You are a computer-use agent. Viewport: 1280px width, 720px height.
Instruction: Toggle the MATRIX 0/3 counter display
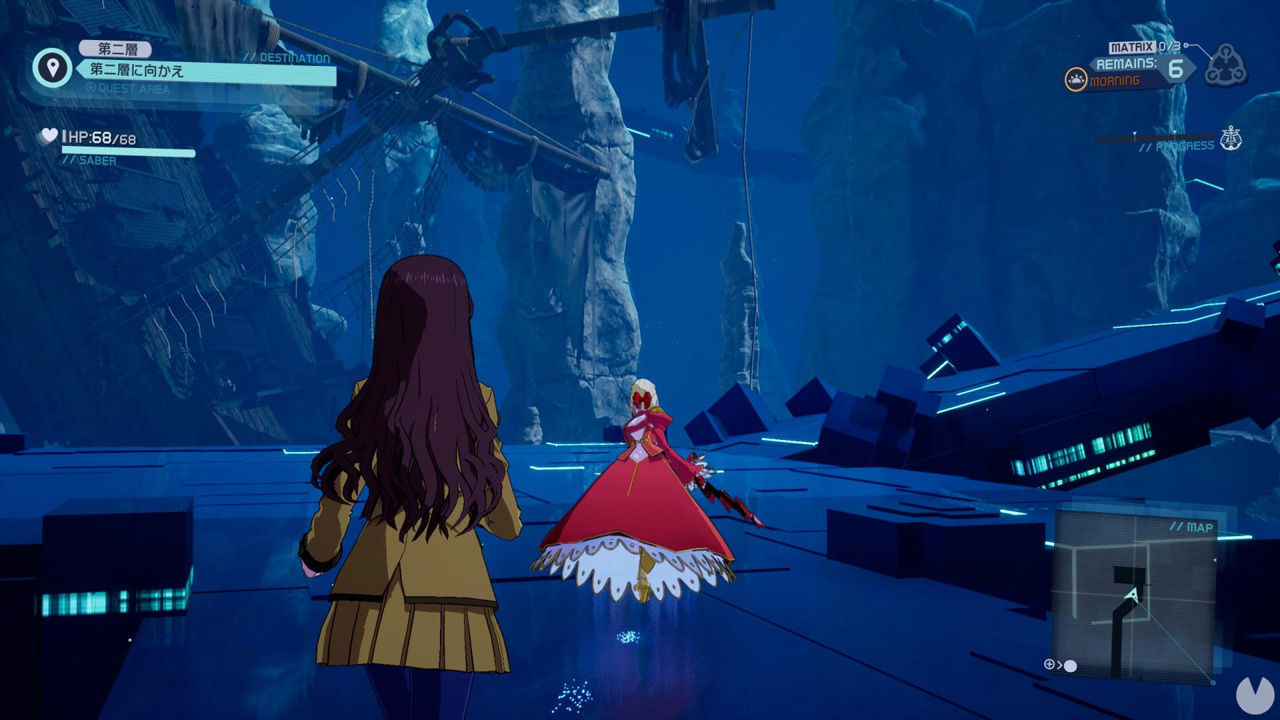[x=1142, y=47]
